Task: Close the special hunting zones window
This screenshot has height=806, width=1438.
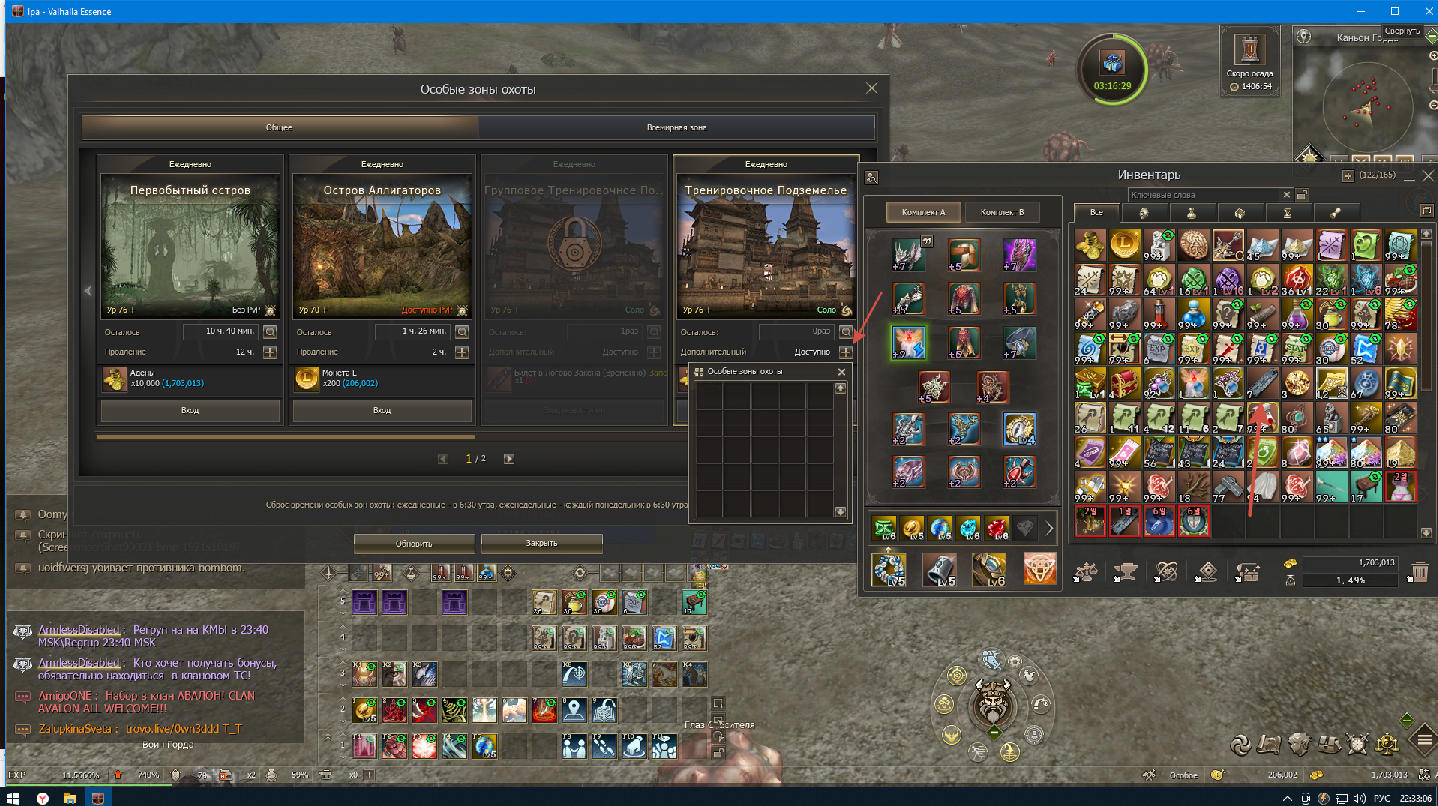Action: 871,89
